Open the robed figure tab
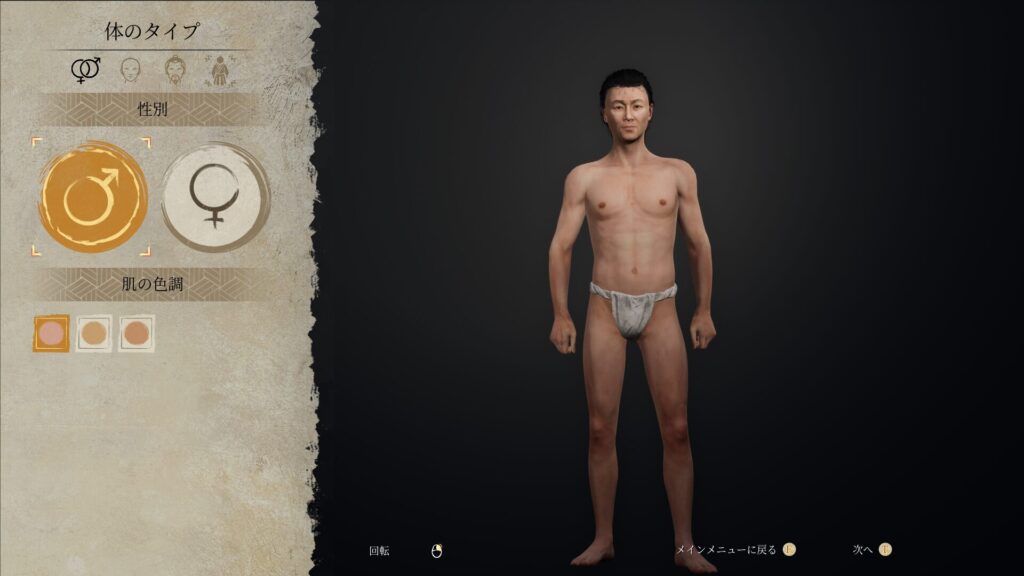This screenshot has height=576, width=1024. click(216, 70)
